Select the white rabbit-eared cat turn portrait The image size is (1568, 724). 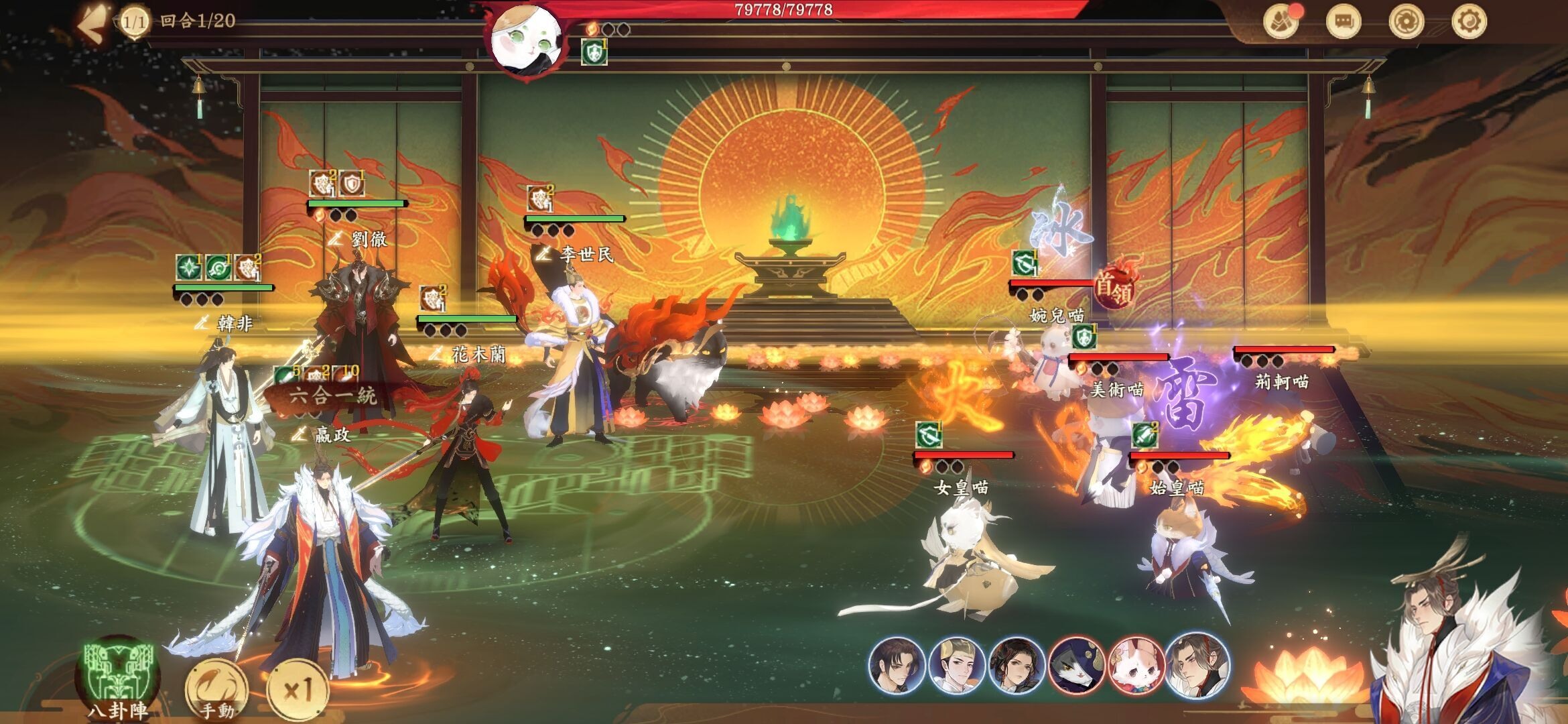coord(1136,666)
